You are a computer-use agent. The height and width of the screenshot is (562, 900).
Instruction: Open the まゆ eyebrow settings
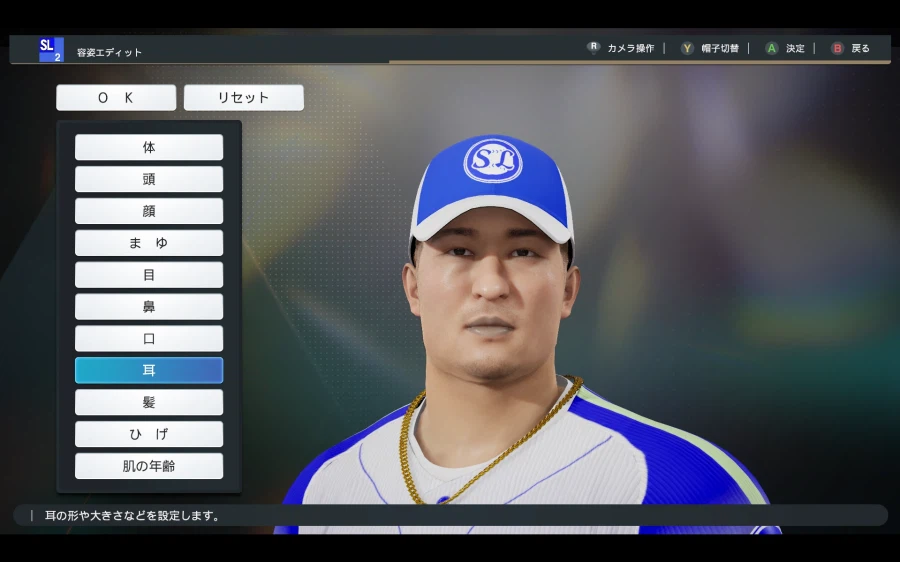tap(149, 243)
